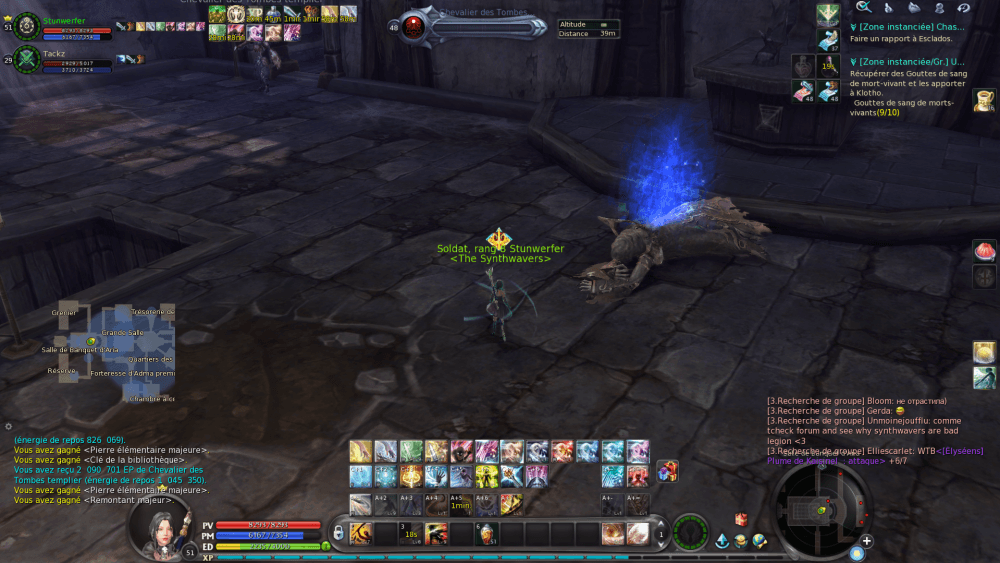The height and width of the screenshot is (563, 1000).
Task: Click the globe icon left of the minimap
Action: [759, 541]
